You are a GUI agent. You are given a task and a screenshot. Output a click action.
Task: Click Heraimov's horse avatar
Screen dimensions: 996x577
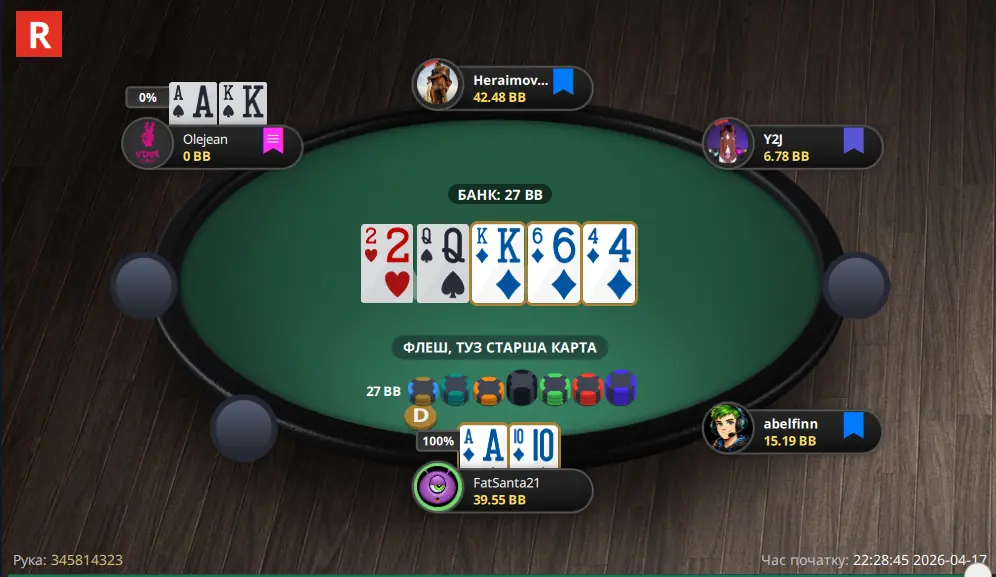[x=438, y=85]
